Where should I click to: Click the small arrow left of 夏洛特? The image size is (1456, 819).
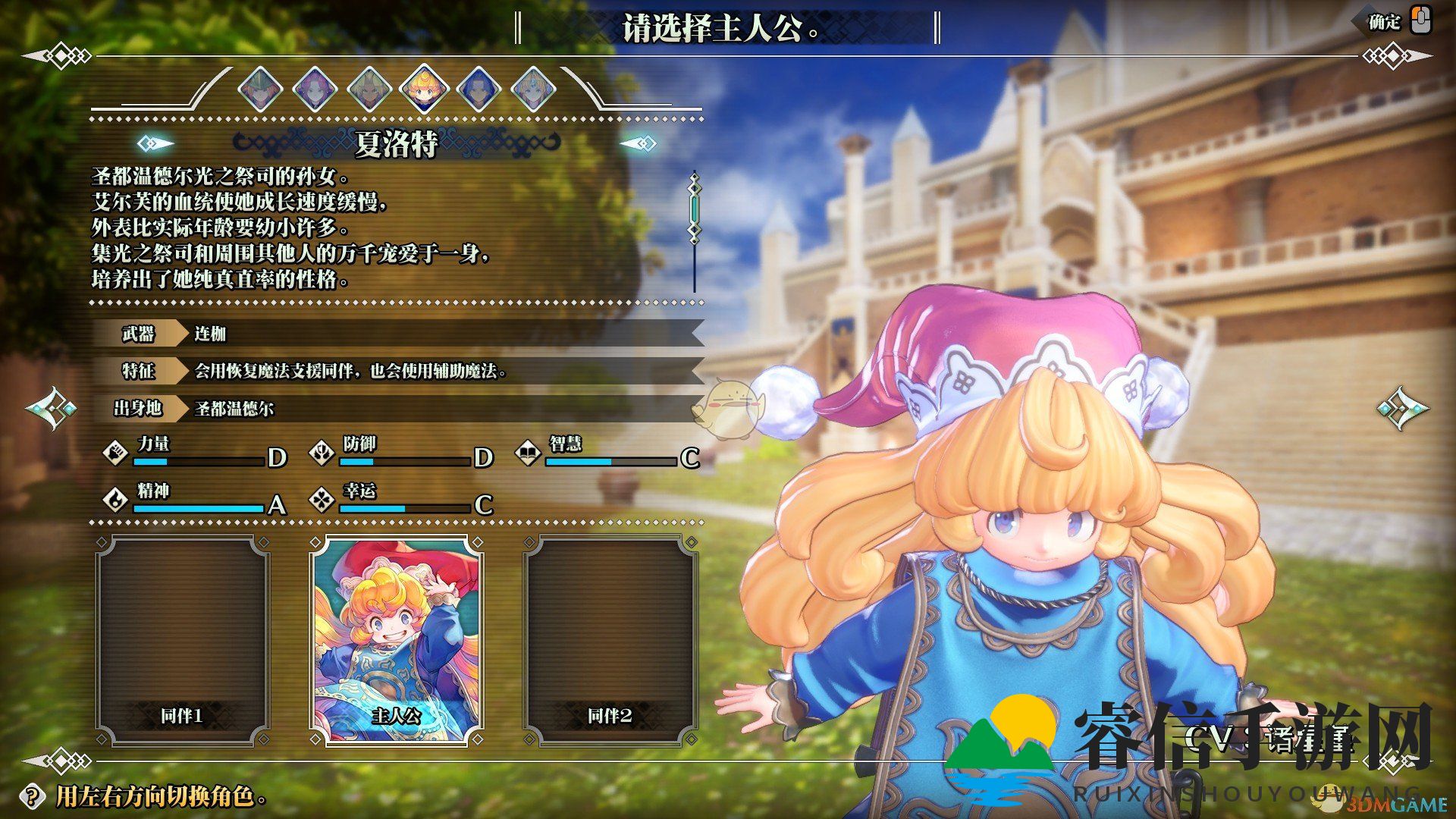155,143
